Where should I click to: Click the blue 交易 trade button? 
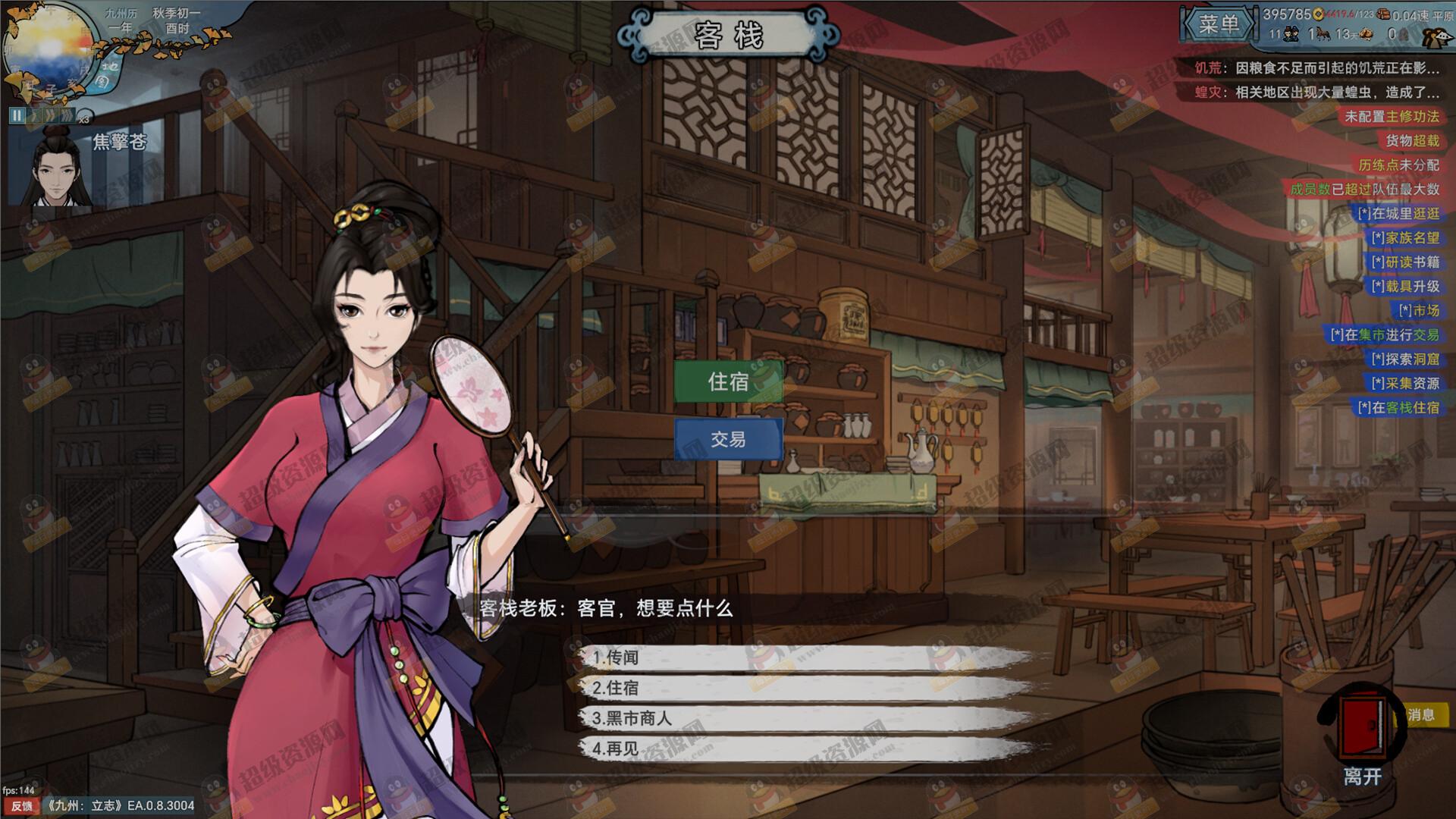point(728,438)
